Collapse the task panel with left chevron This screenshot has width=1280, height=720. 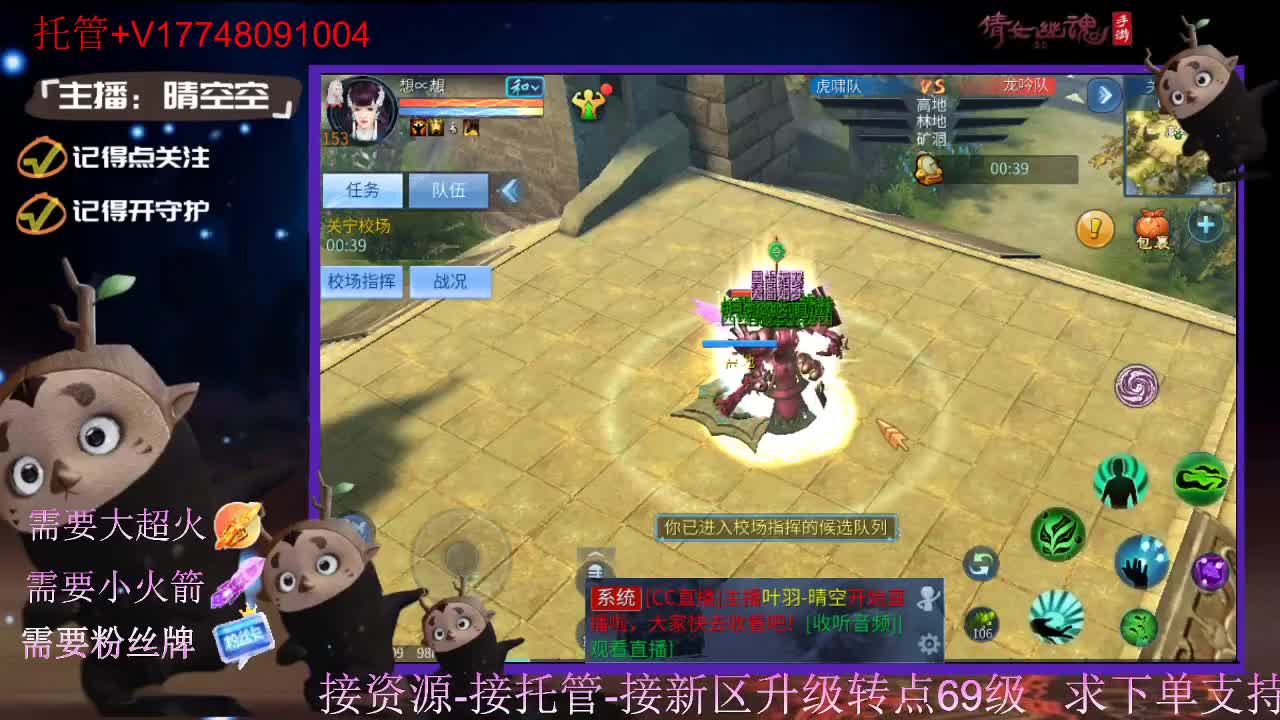tap(510, 188)
